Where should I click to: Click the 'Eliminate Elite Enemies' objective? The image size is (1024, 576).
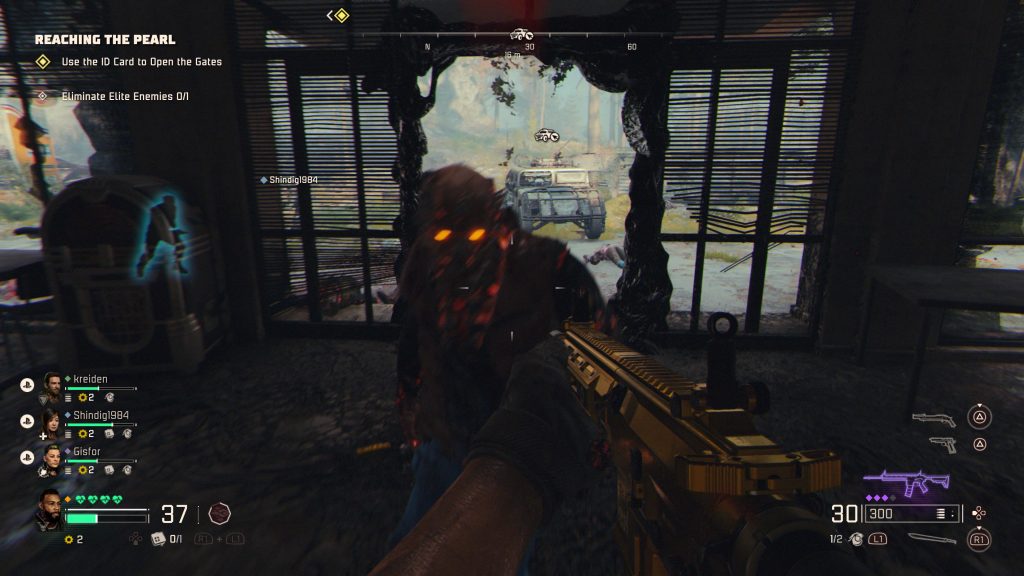125,97
